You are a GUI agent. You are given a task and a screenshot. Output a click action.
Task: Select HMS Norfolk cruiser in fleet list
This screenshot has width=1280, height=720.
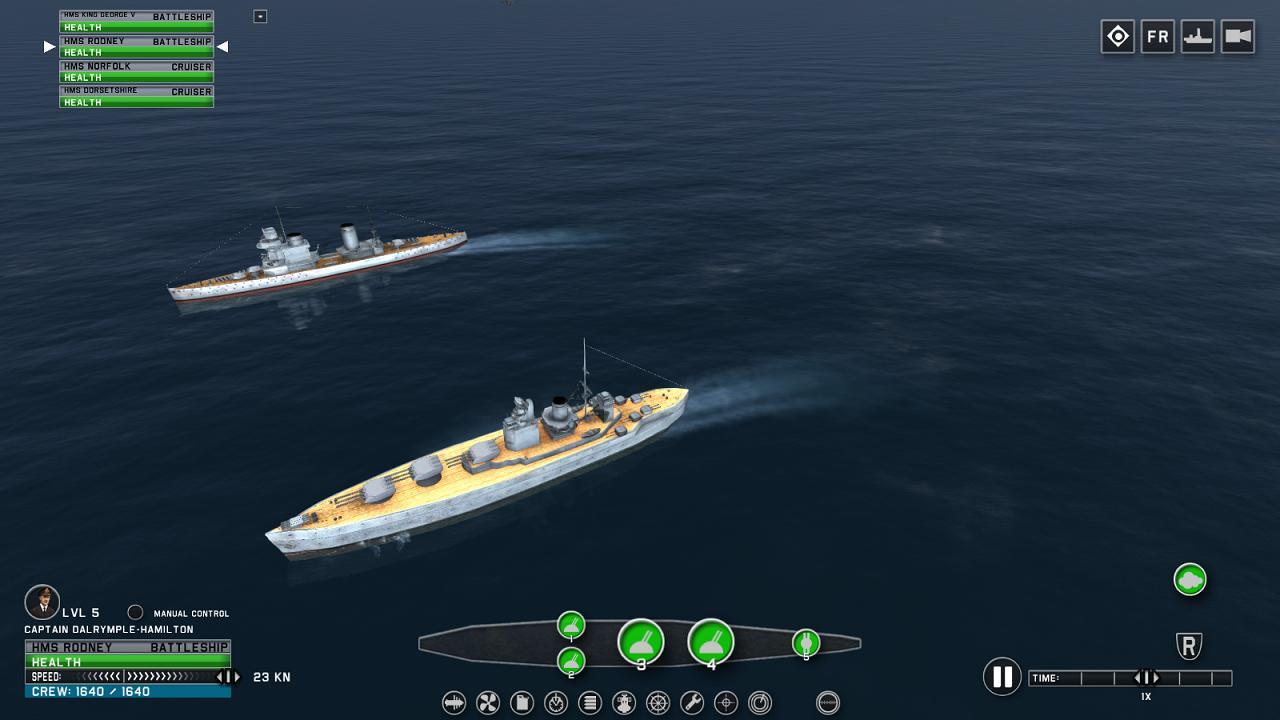[136, 71]
